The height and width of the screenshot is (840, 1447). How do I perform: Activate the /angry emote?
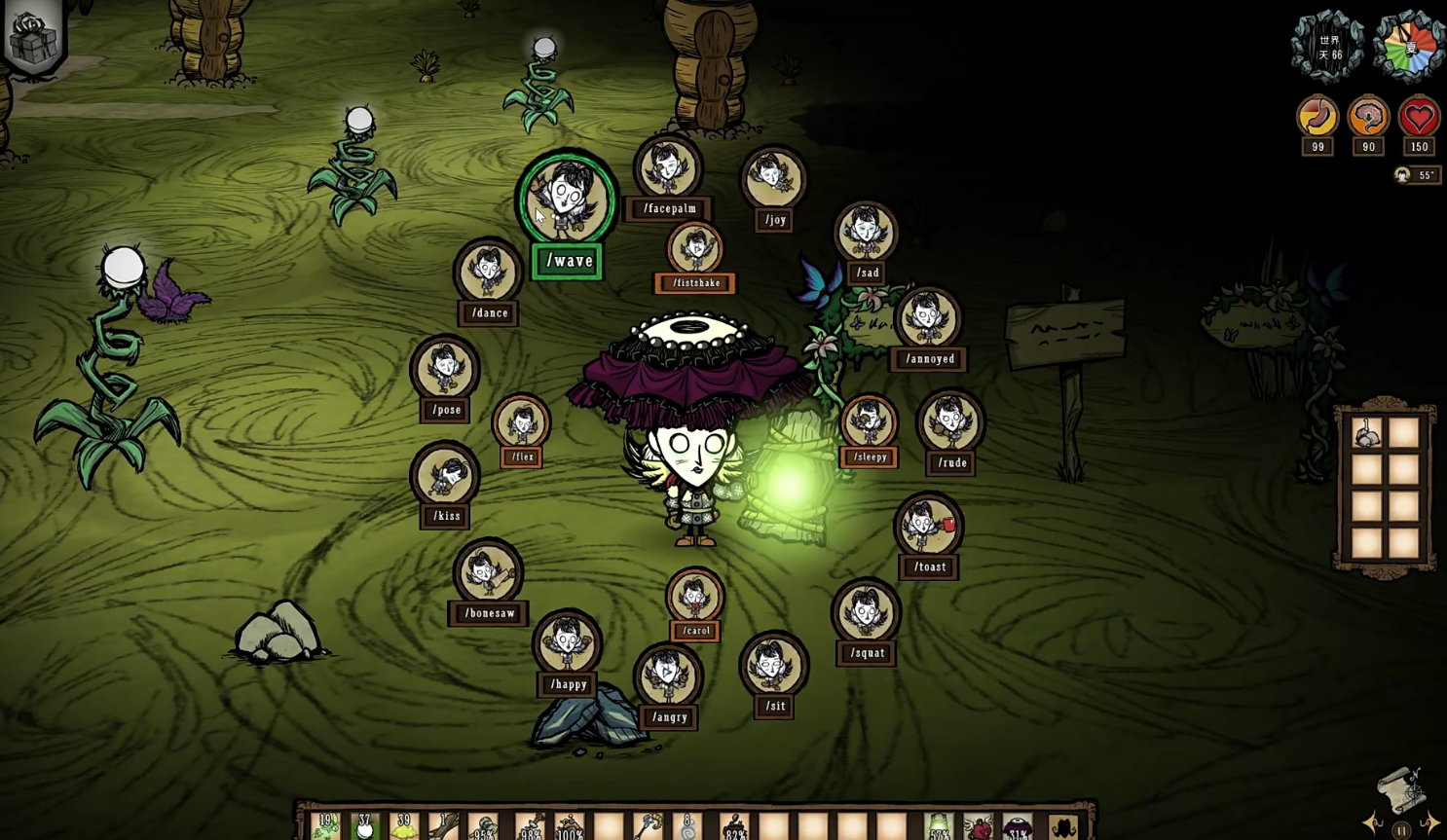[x=668, y=677]
